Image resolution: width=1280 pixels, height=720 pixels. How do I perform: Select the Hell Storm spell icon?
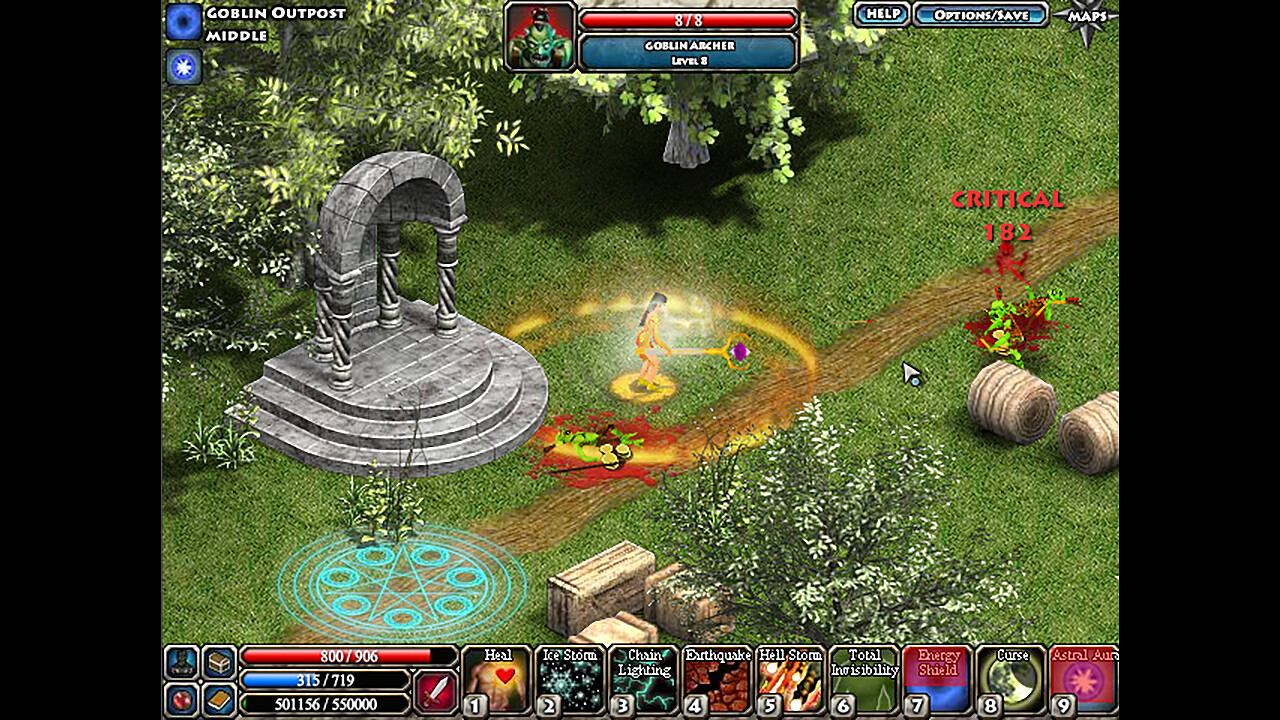pos(790,680)
